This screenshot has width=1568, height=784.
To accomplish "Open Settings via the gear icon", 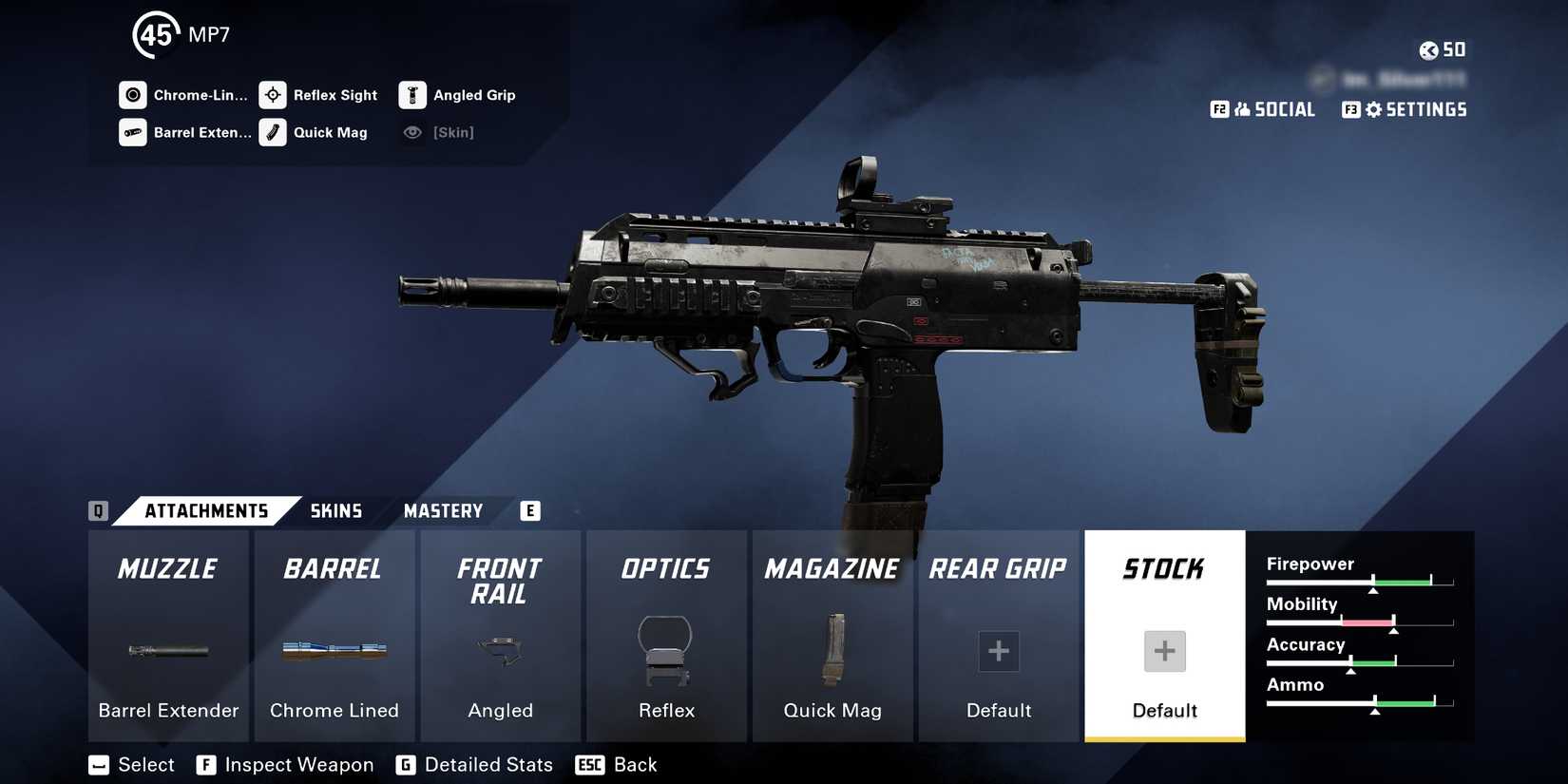I will 1372,109.
